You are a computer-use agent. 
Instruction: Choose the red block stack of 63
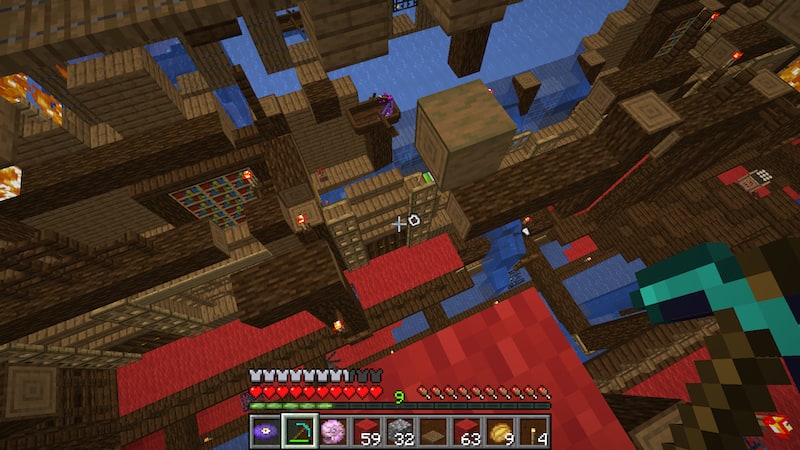[467, 431]
